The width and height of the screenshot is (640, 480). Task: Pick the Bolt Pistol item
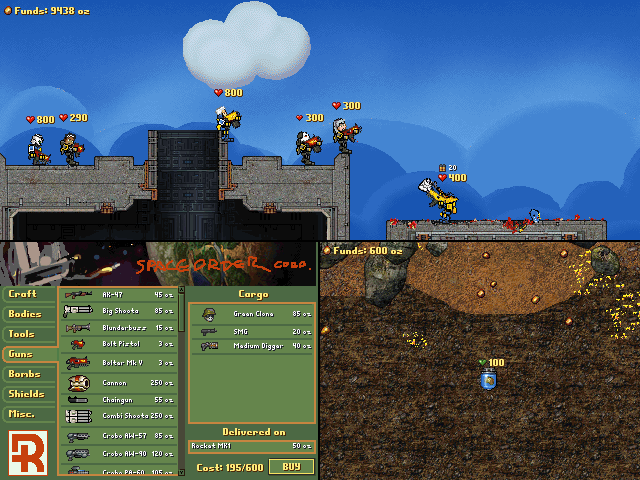(120, 344)
